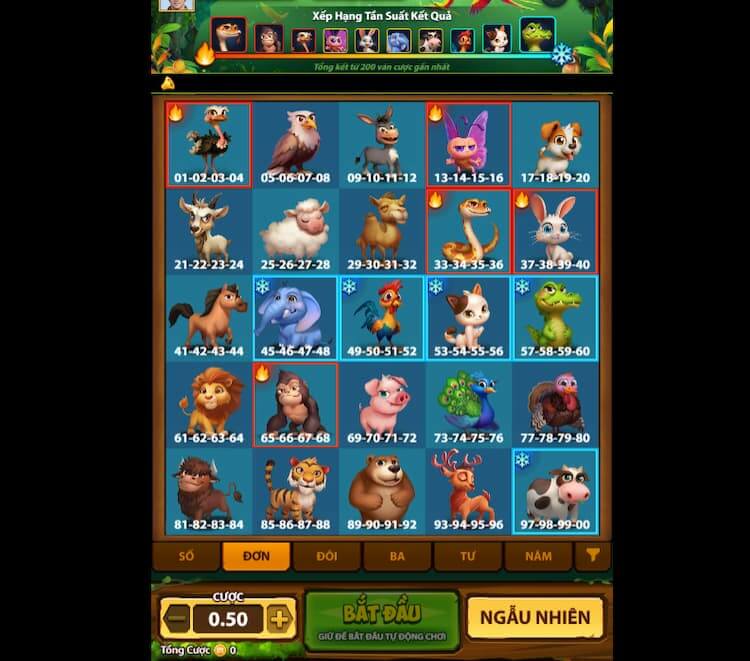Choose the TƯ bet tab
The width and height of the screenshot is (750, 661).
[467, 556]
